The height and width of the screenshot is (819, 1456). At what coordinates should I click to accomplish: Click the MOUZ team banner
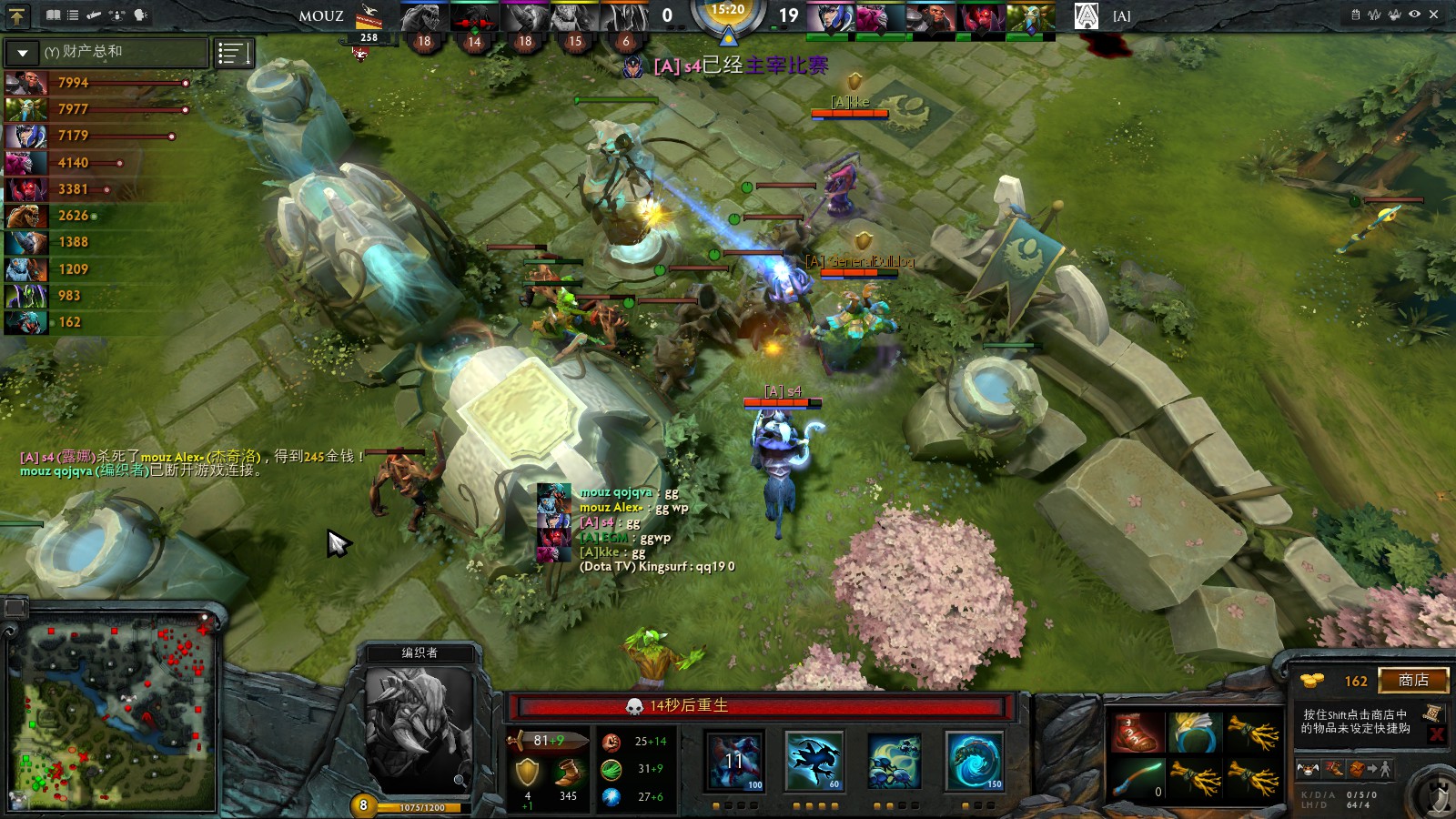321,16
